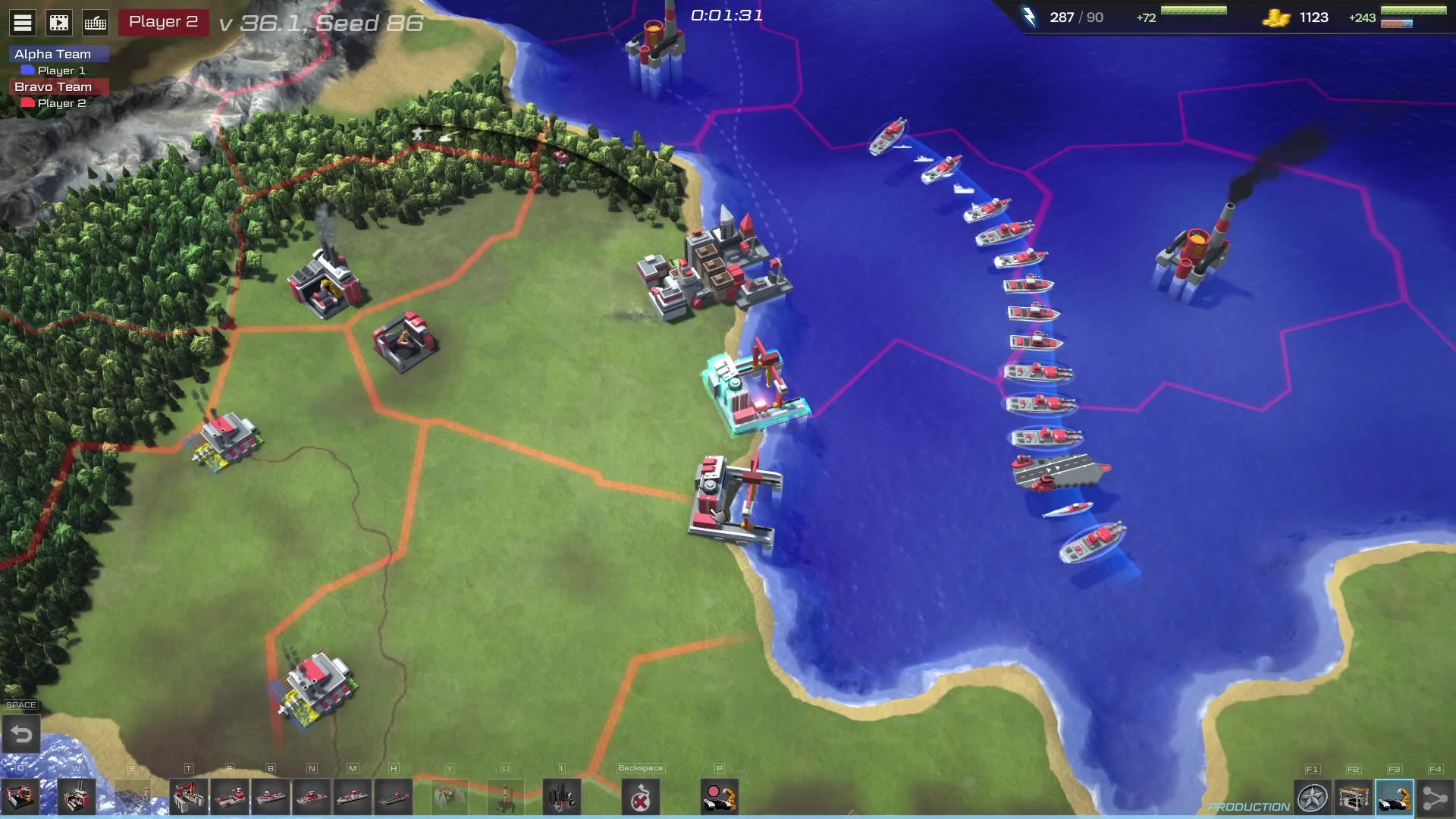The width and height of the screenshot is (1456, 819).
Task: Click the film-strip replay button
Action: [x=59, y=23]
